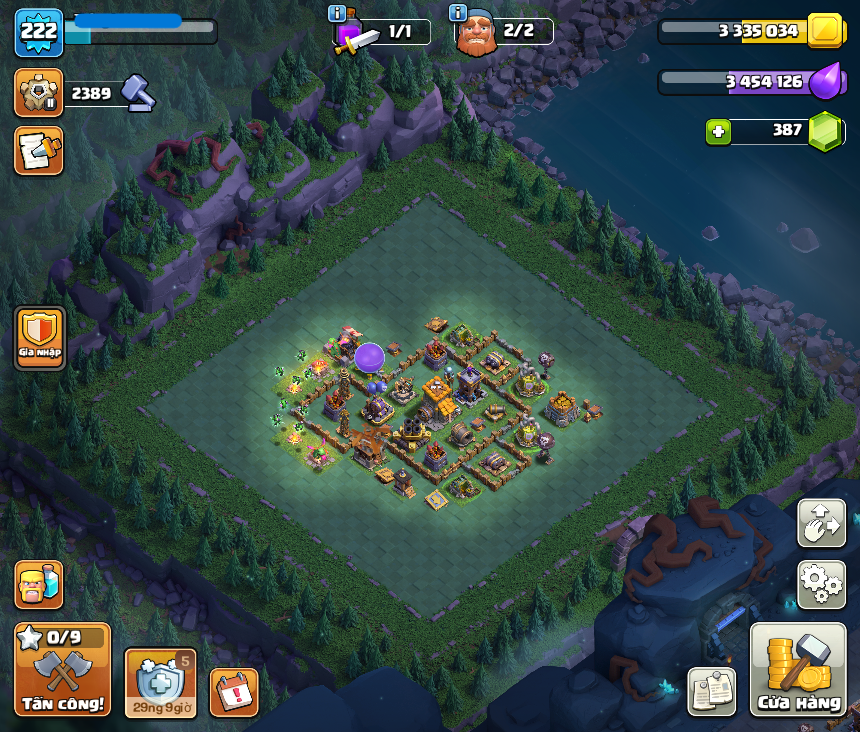Click the info icon above the sword 1/1 counter
Screen dimensions: 860x732
(337, 13)
